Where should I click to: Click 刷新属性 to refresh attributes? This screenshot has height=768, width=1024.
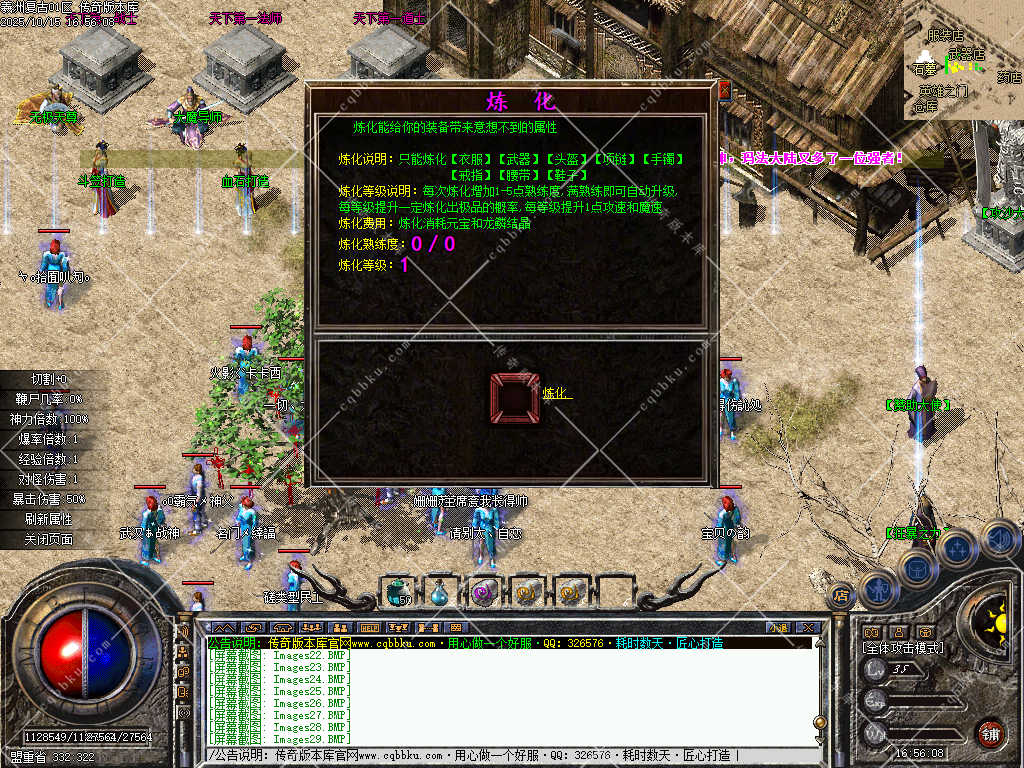click(48, 519)
